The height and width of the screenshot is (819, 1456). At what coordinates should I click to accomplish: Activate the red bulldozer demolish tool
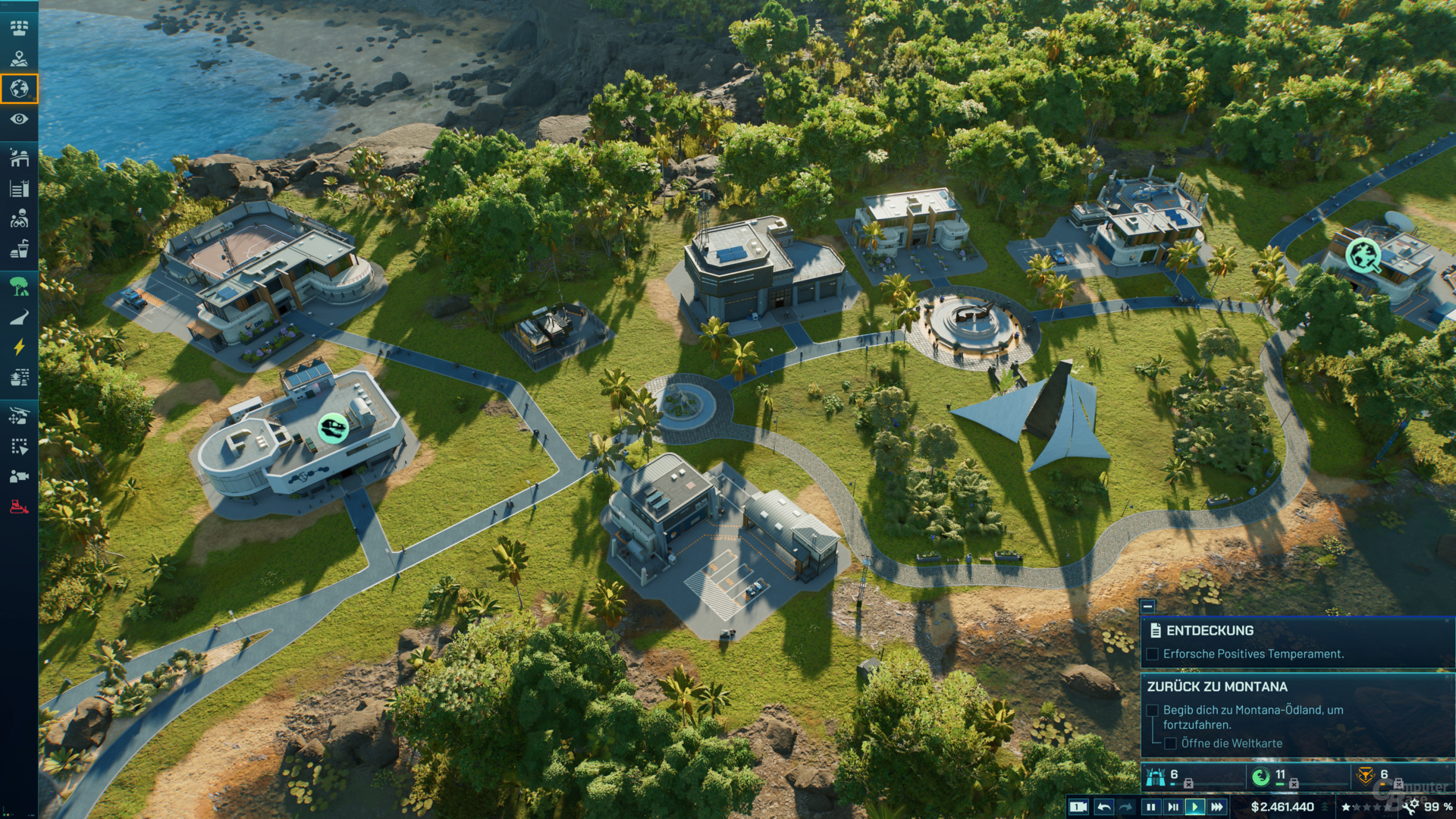coord(19,507)
